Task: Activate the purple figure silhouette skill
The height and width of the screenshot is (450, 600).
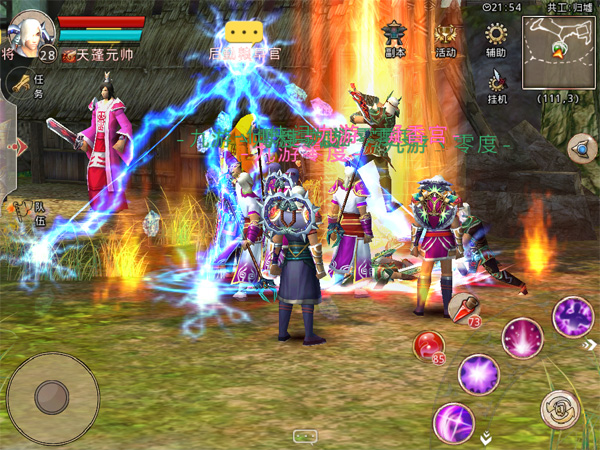Action: (573, 317)
